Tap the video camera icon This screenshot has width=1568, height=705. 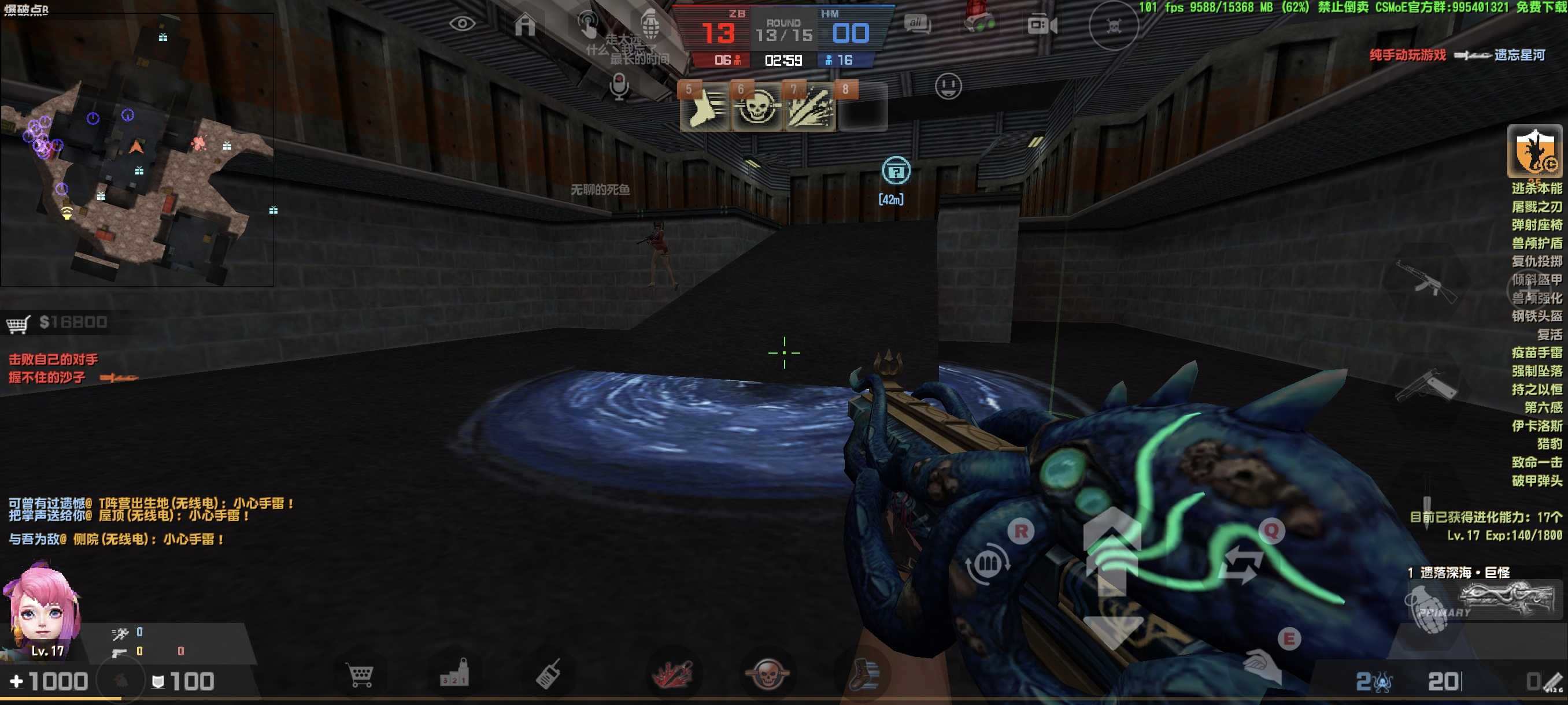(1041, 25)
